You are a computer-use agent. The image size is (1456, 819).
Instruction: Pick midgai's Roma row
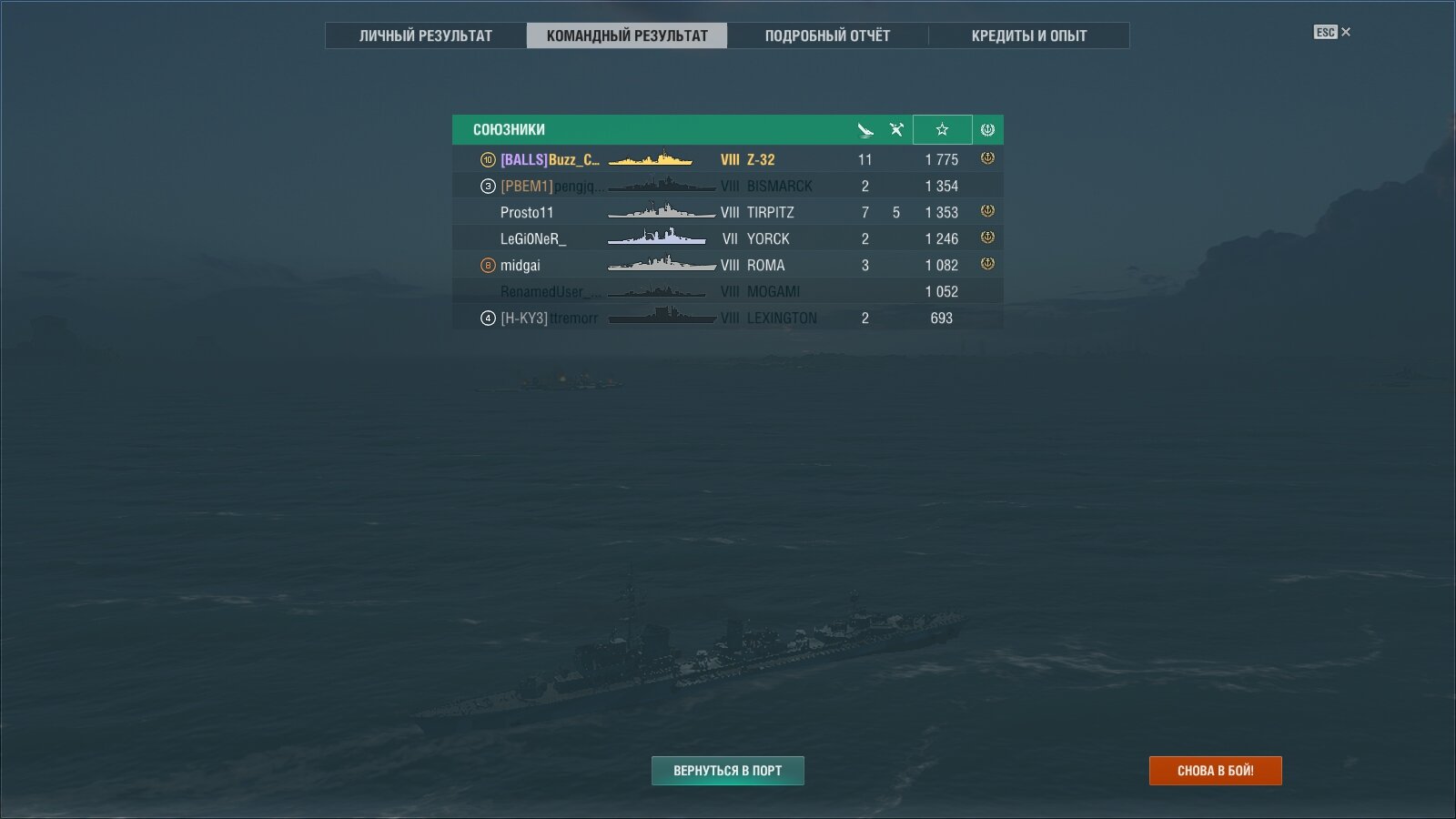727,265
